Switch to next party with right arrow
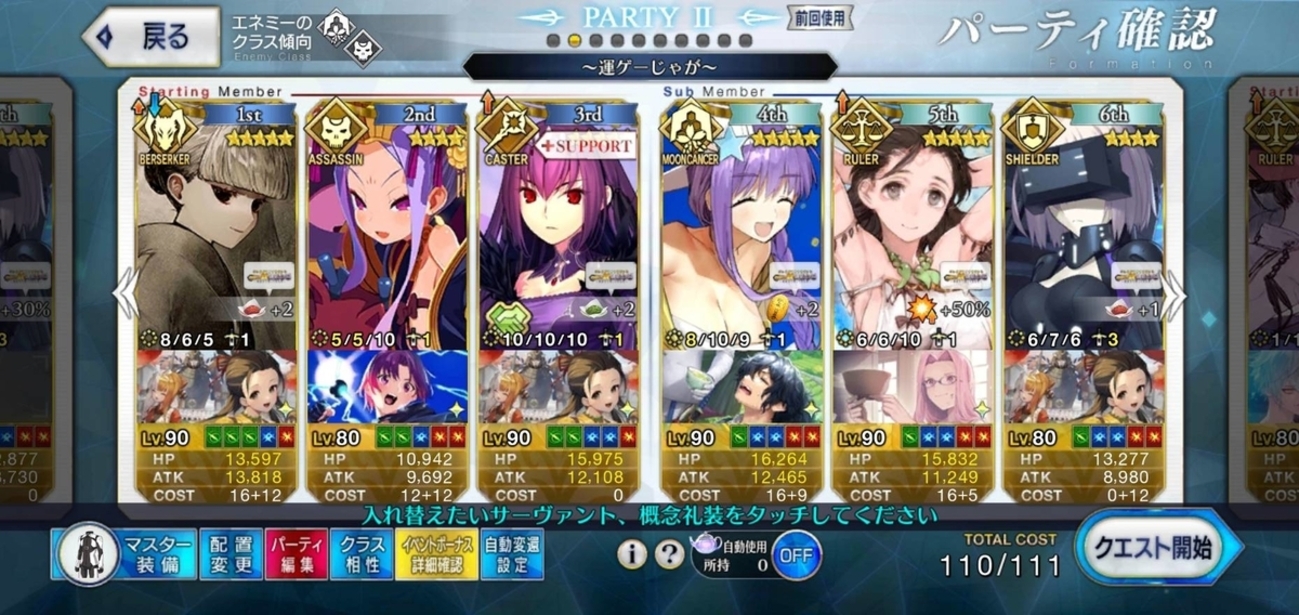The height and width of the screenshot is (615, 1299). point(1174,297)
